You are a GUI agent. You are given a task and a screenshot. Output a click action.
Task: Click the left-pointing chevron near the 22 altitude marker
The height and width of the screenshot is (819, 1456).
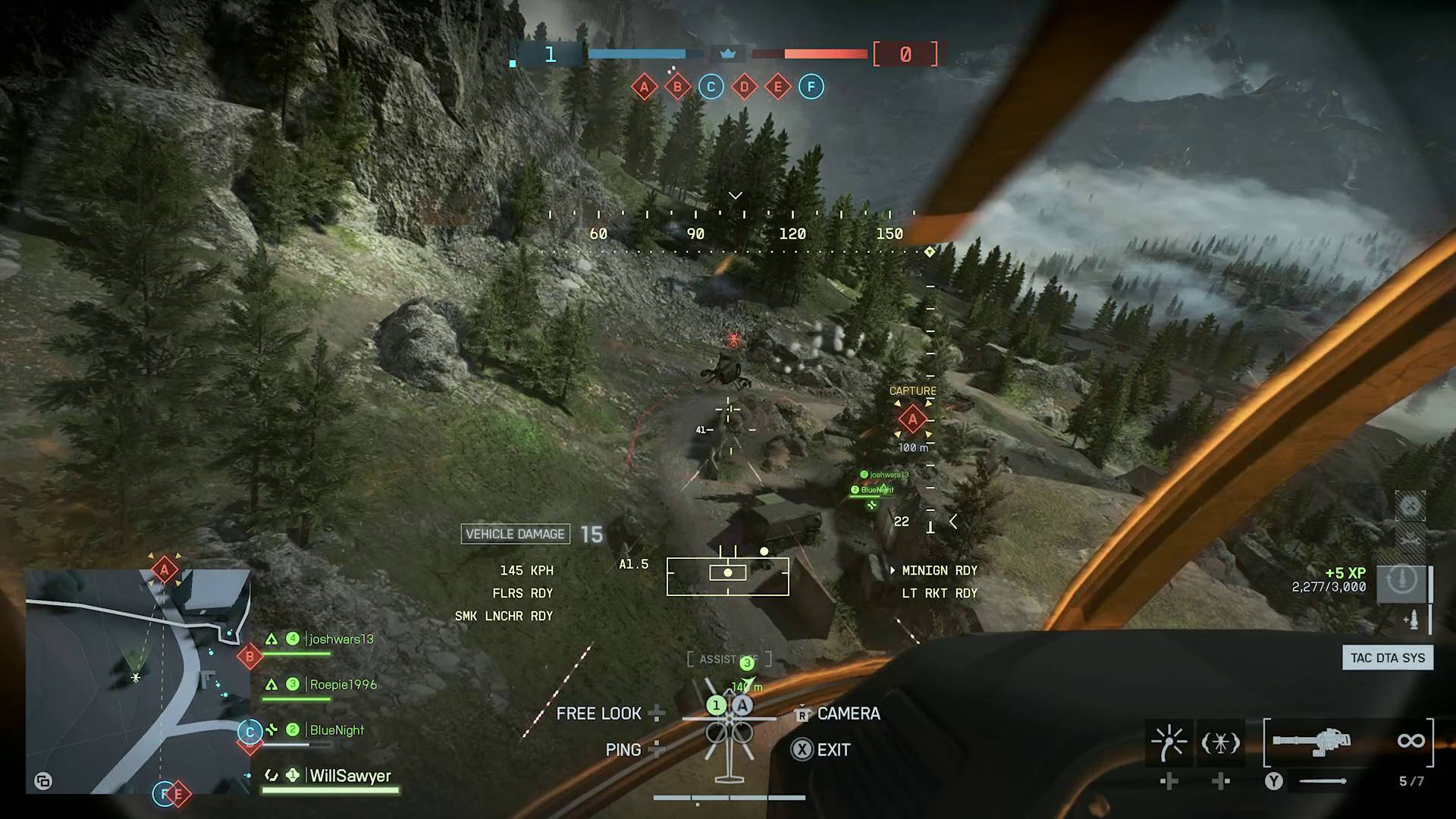953,521
